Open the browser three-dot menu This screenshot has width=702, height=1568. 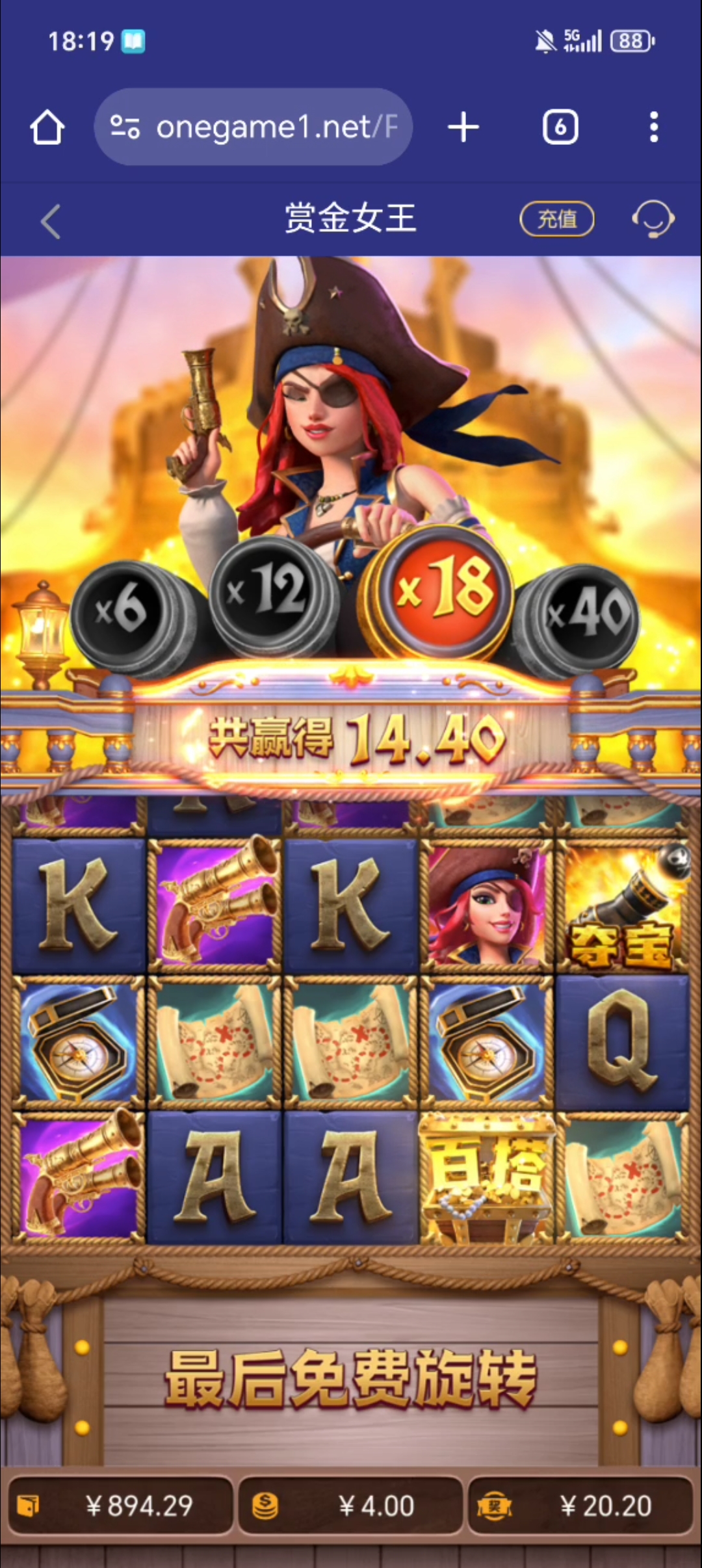point(654,127)
